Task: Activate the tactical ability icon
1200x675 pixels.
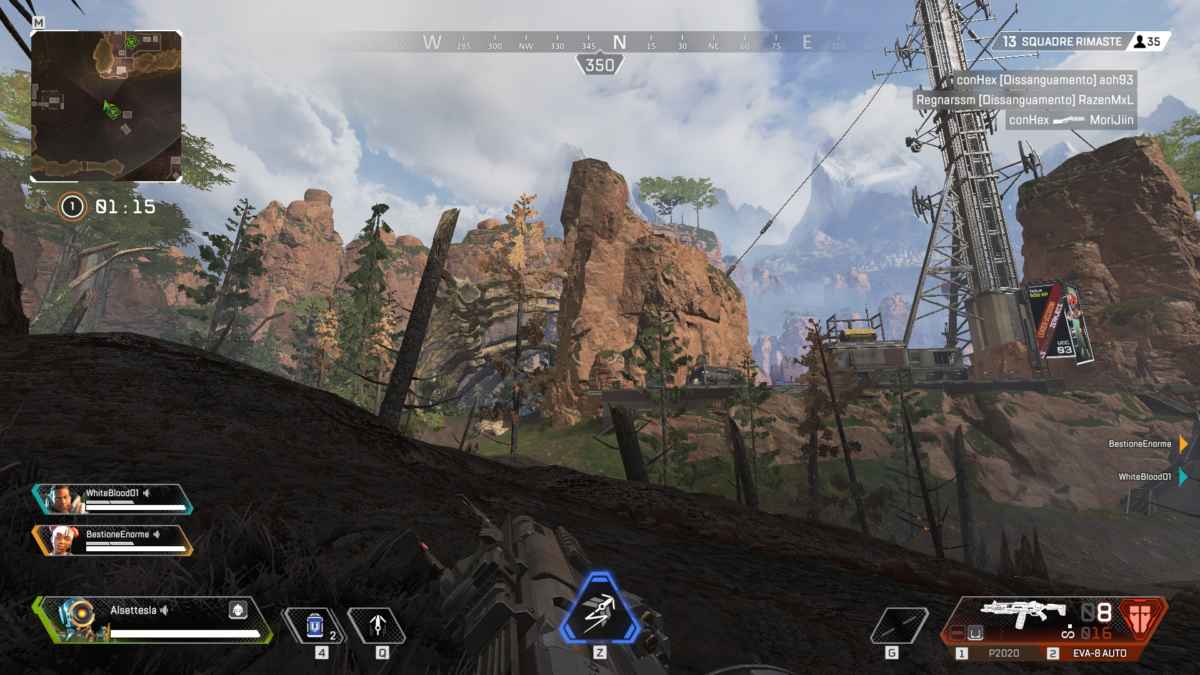Action: pos(377,626)
